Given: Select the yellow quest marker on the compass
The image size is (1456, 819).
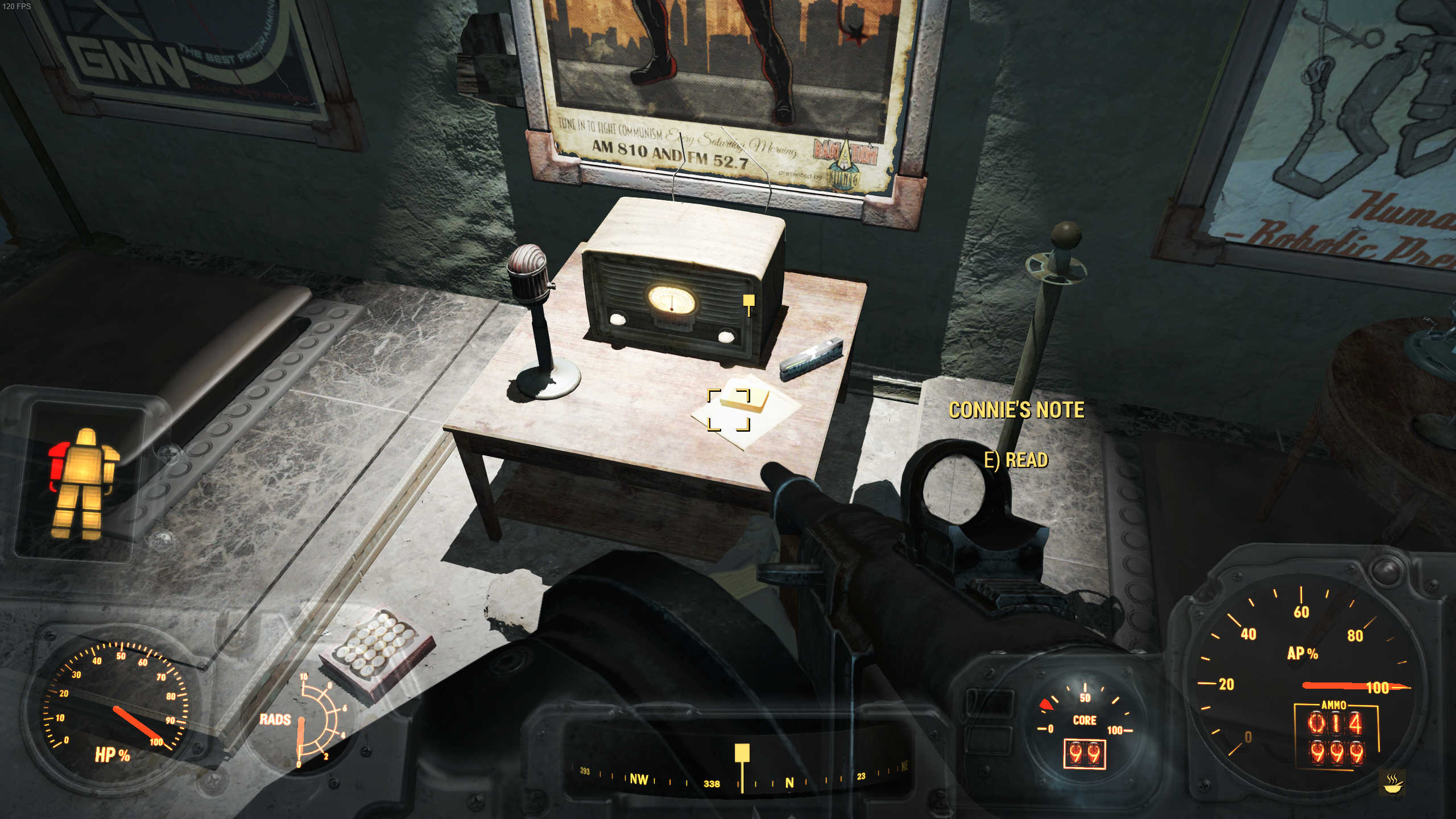Looking at the screenshot, I should pos(742,755).
